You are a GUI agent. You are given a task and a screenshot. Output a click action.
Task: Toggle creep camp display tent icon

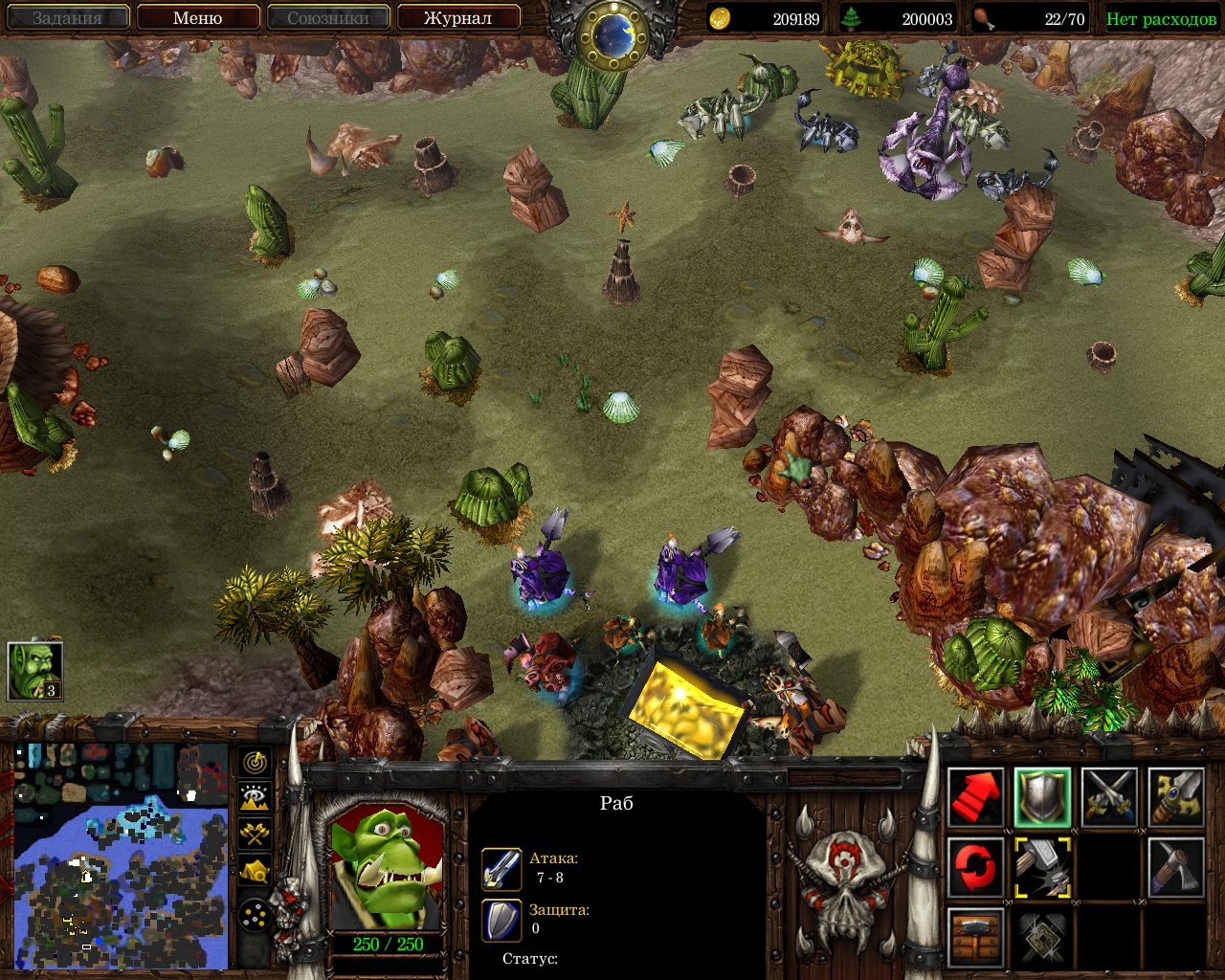tap(255, 870)
